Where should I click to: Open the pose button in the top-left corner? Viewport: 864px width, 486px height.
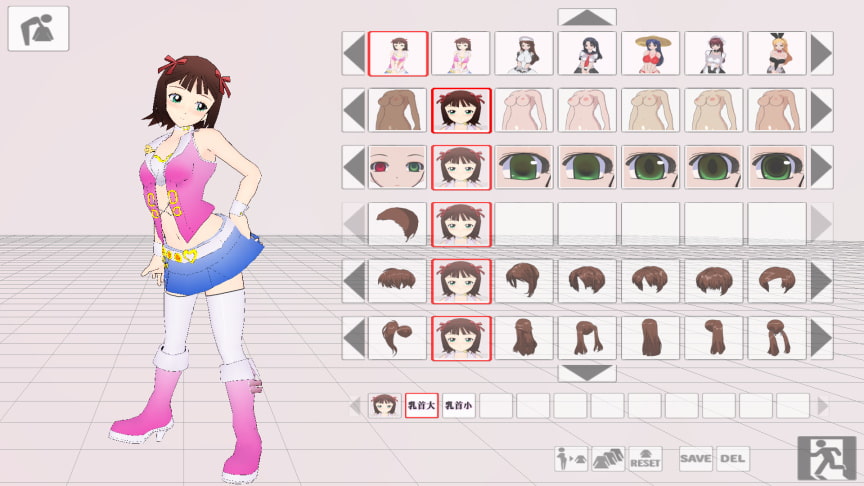(38, 28)
